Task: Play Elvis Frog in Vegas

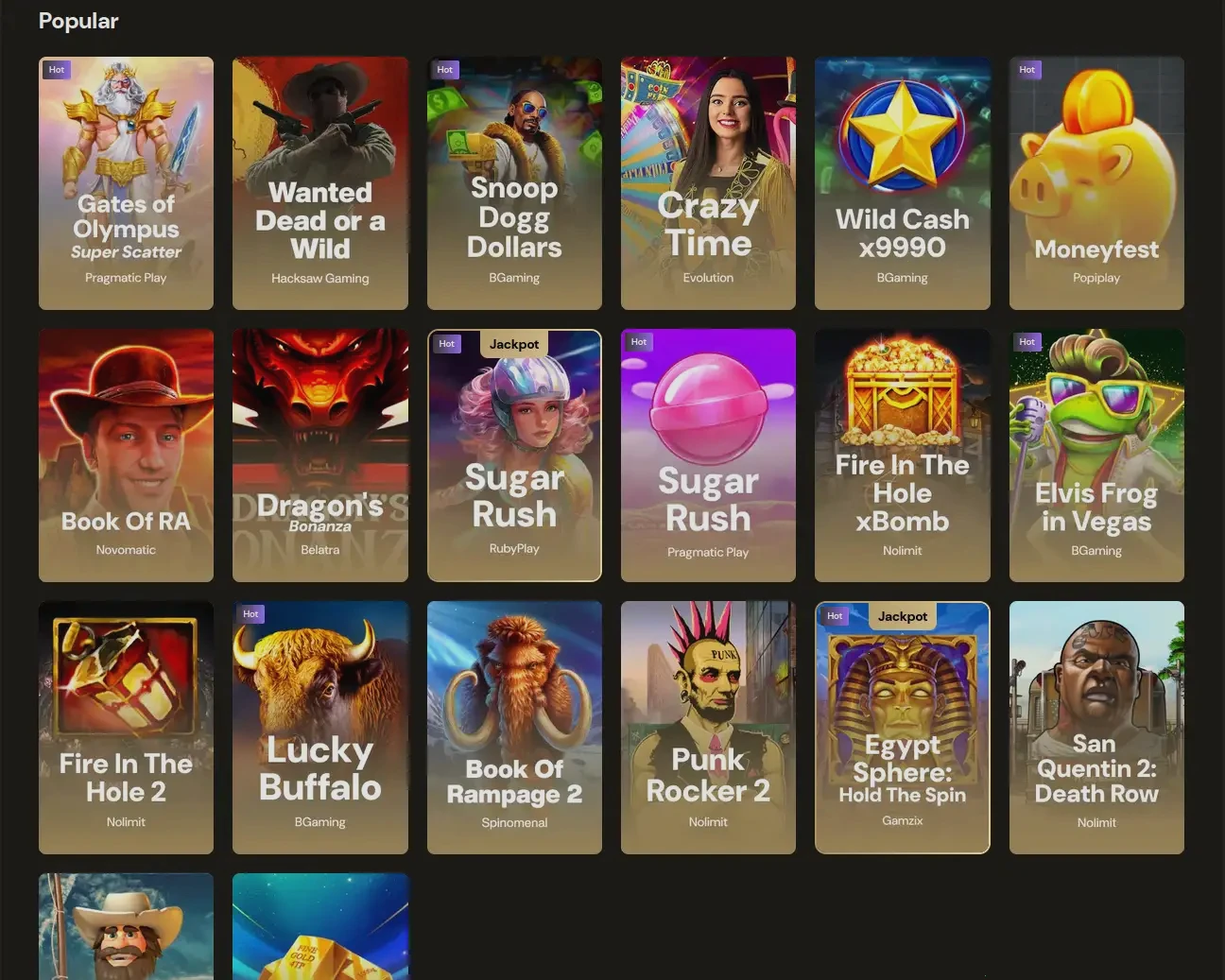Action: (x=1096, y=455)
